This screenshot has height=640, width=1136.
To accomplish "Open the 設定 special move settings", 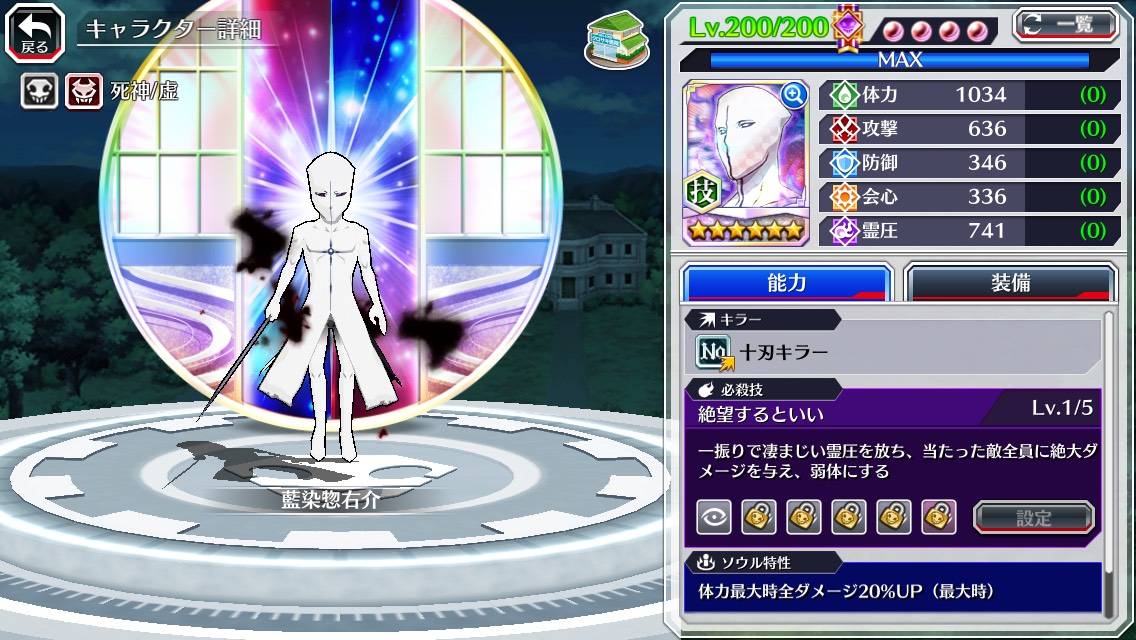I will (x=1033, y=517).
